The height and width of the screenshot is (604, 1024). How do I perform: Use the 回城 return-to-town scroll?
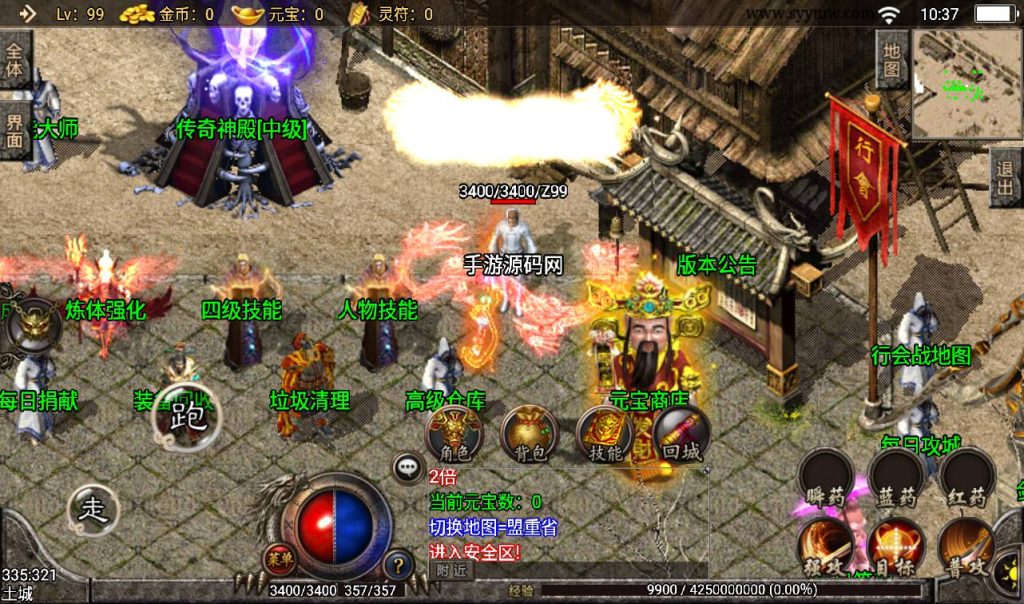(681, 435)
